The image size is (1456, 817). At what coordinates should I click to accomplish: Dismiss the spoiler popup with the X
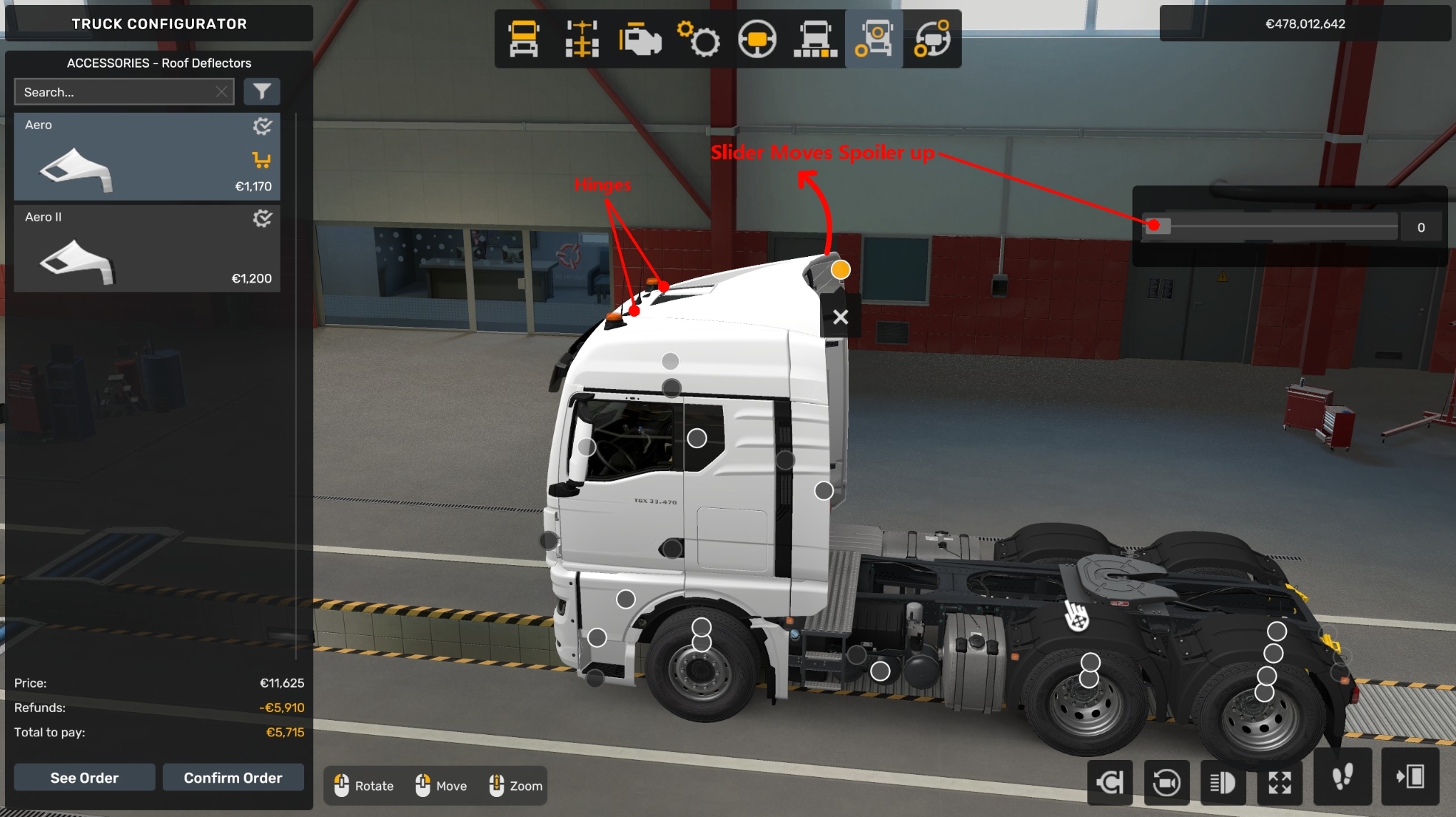(840, 317)
